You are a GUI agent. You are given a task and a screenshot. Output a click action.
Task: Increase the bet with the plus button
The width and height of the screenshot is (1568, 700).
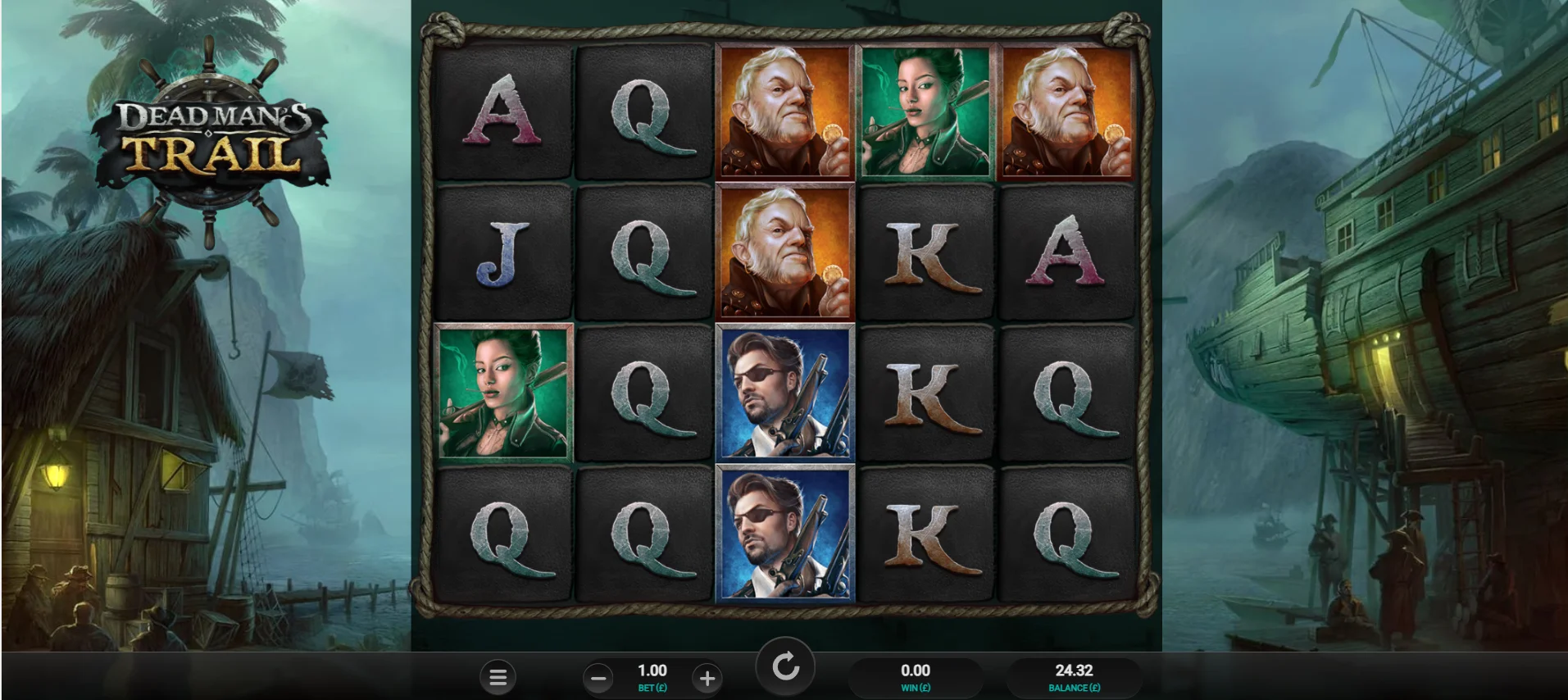[x=707, y=678]
